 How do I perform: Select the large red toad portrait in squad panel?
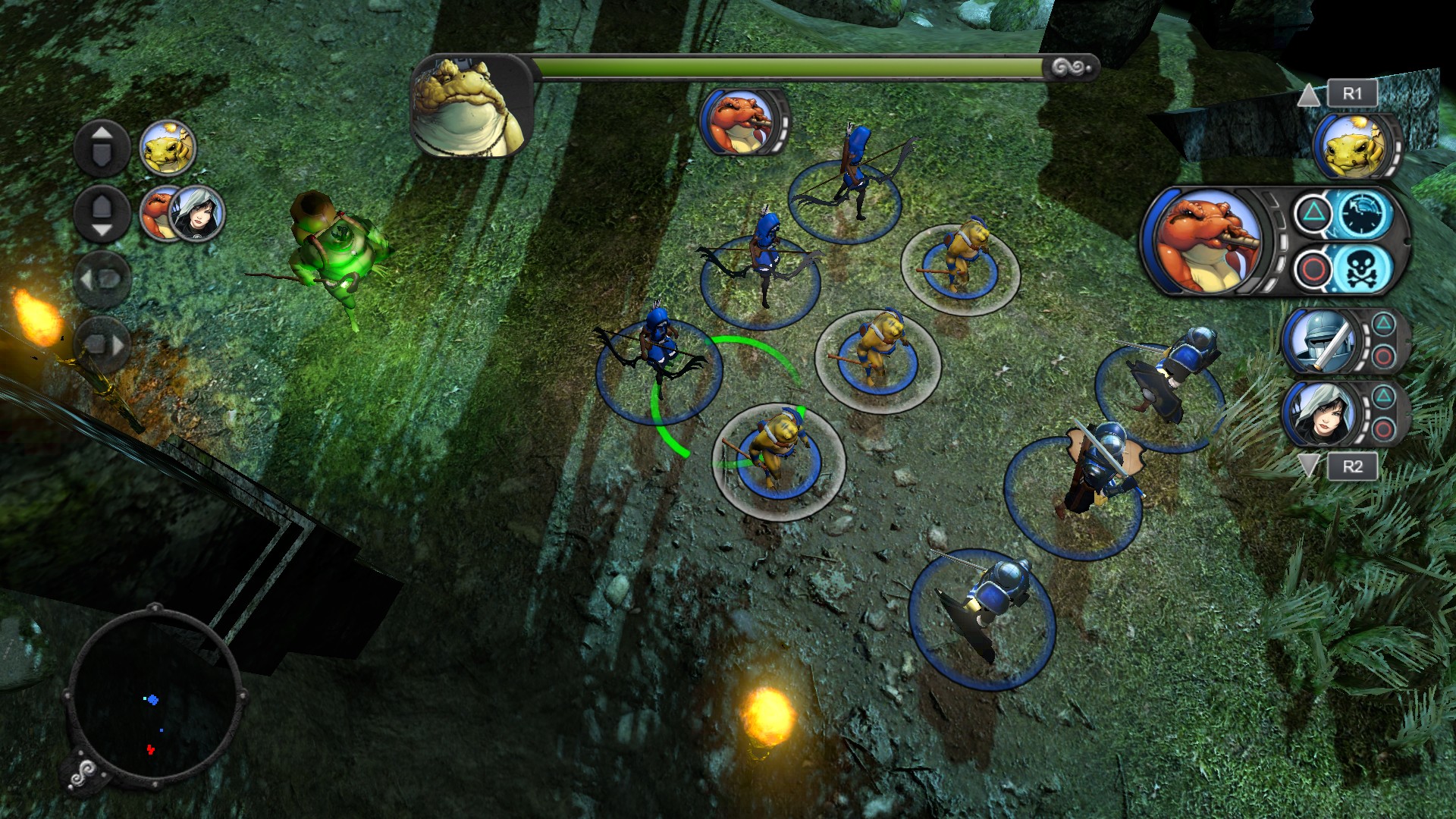[1204, 241]
